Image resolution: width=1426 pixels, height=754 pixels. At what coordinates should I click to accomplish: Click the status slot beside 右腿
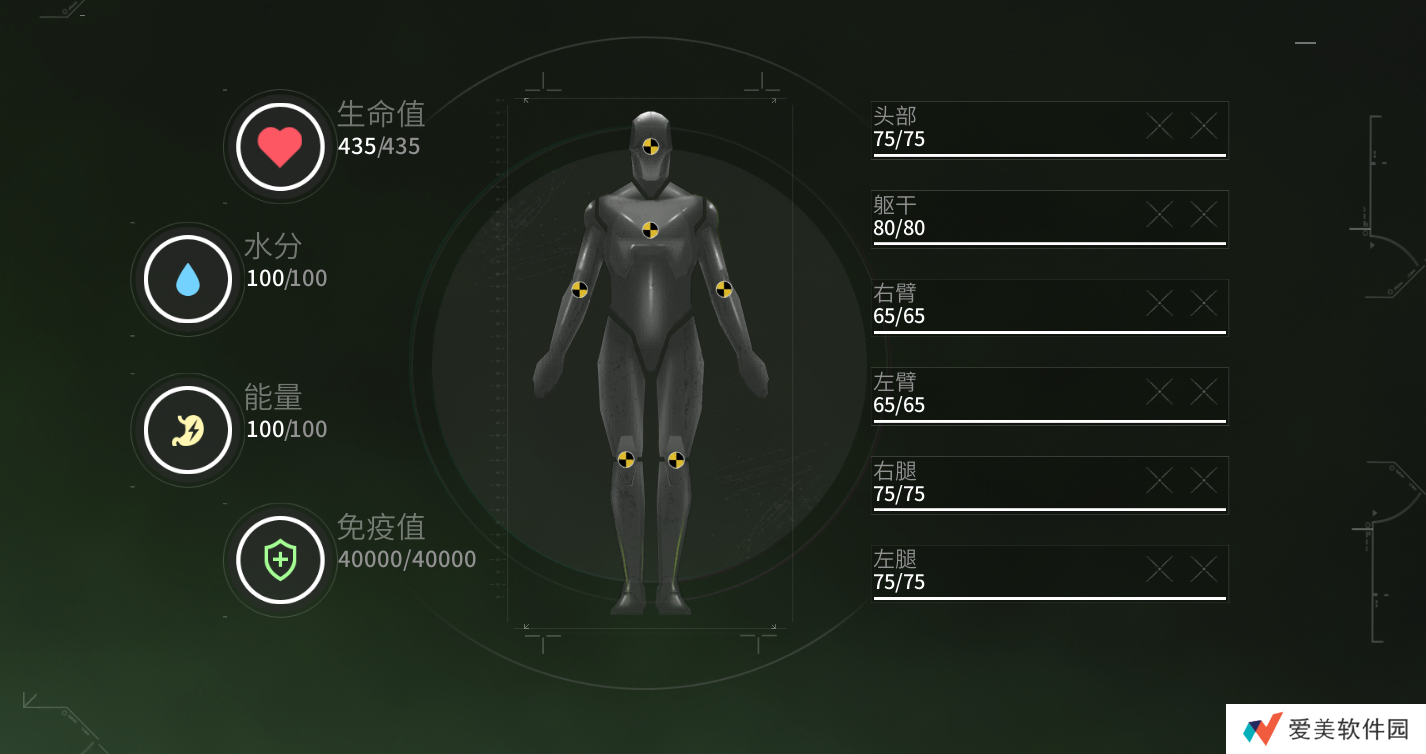click(1158, 480)
